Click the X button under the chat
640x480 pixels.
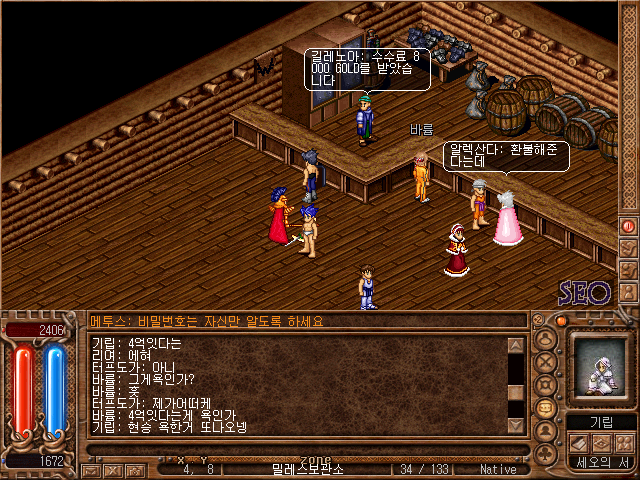pos(113,468)
